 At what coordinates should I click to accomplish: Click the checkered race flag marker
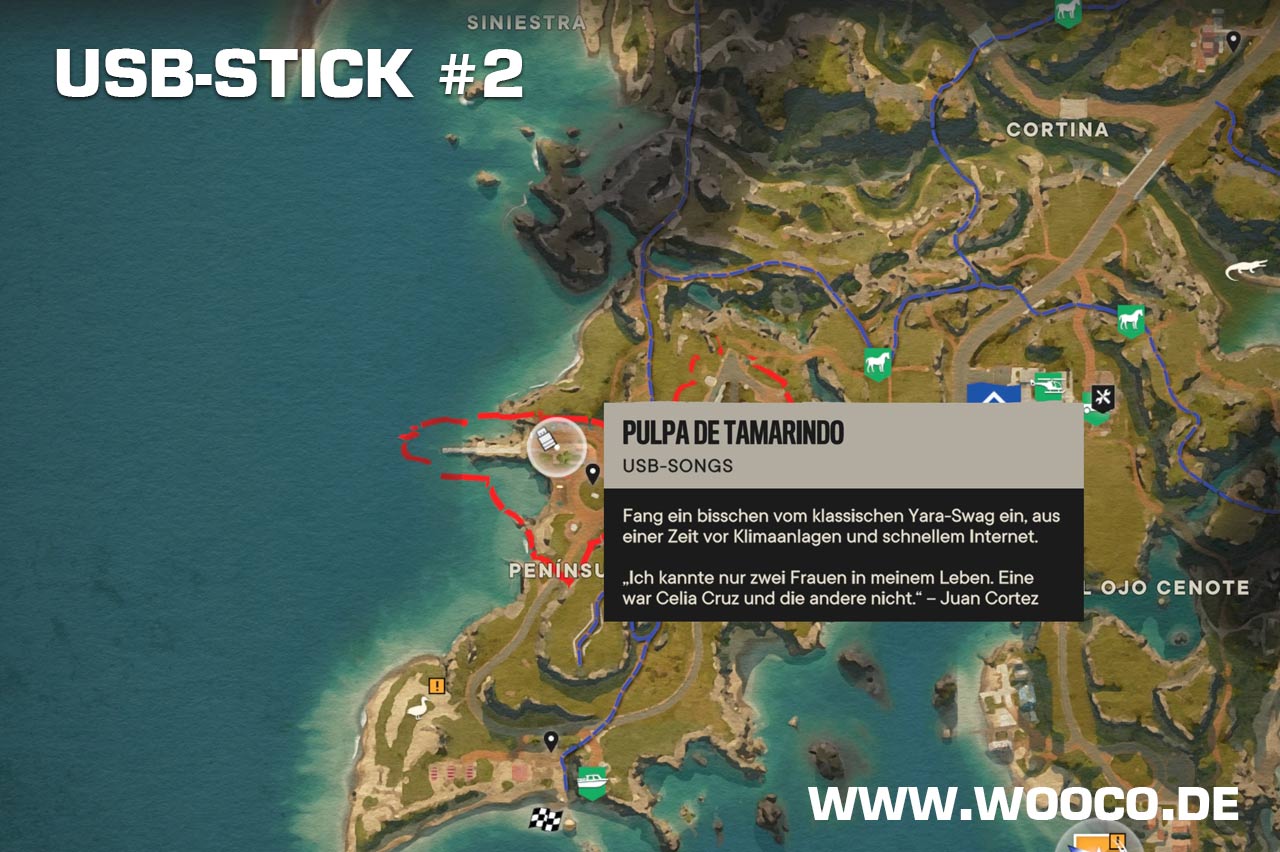pyautogui.click(x=545, y=819)
